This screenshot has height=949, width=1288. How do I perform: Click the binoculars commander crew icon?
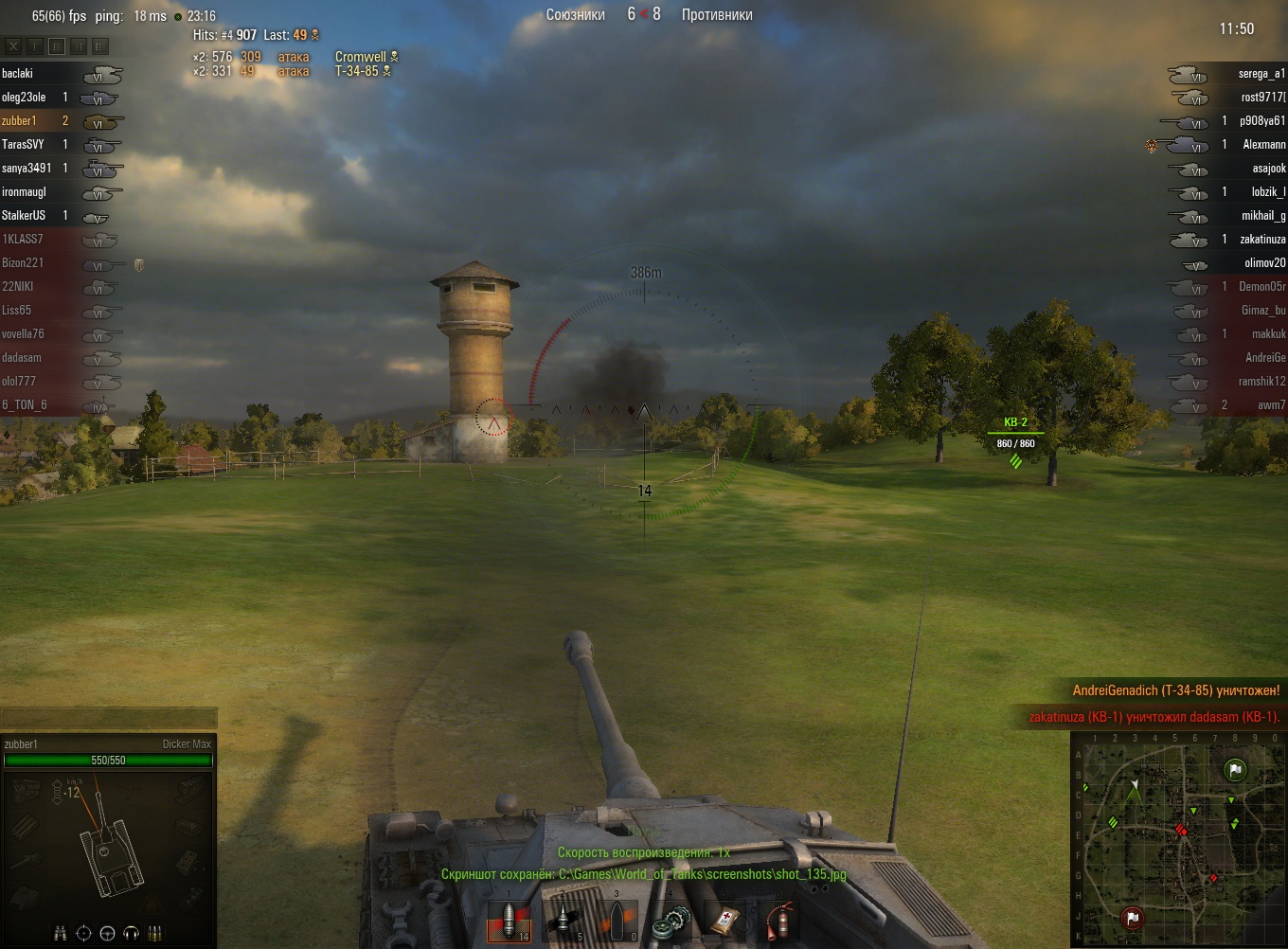(x=61, y=934)
